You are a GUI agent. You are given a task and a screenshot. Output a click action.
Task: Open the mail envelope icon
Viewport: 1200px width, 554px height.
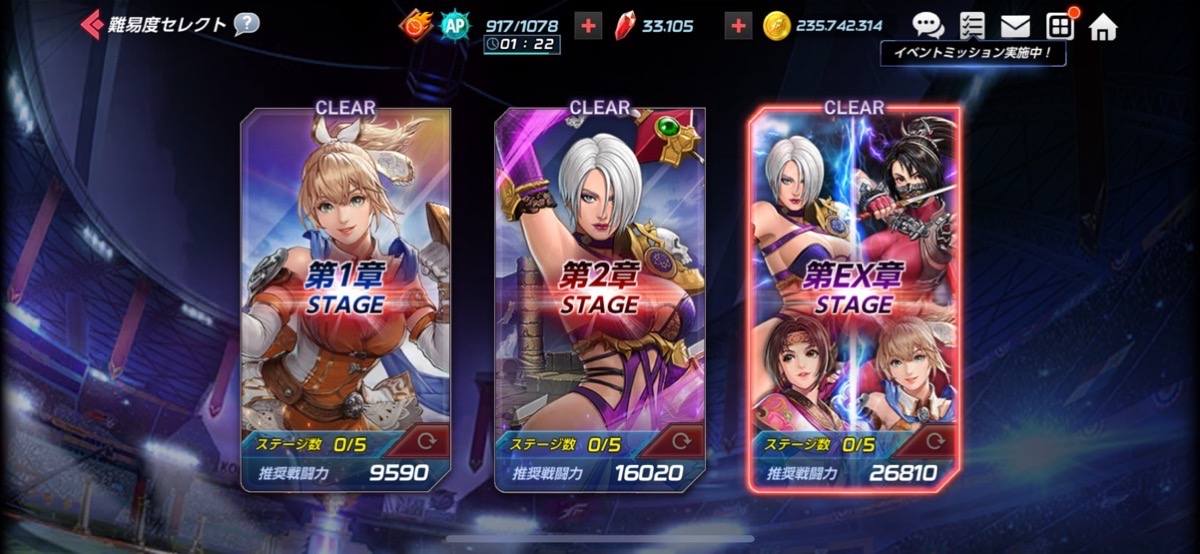click(x=1015, y=26)
